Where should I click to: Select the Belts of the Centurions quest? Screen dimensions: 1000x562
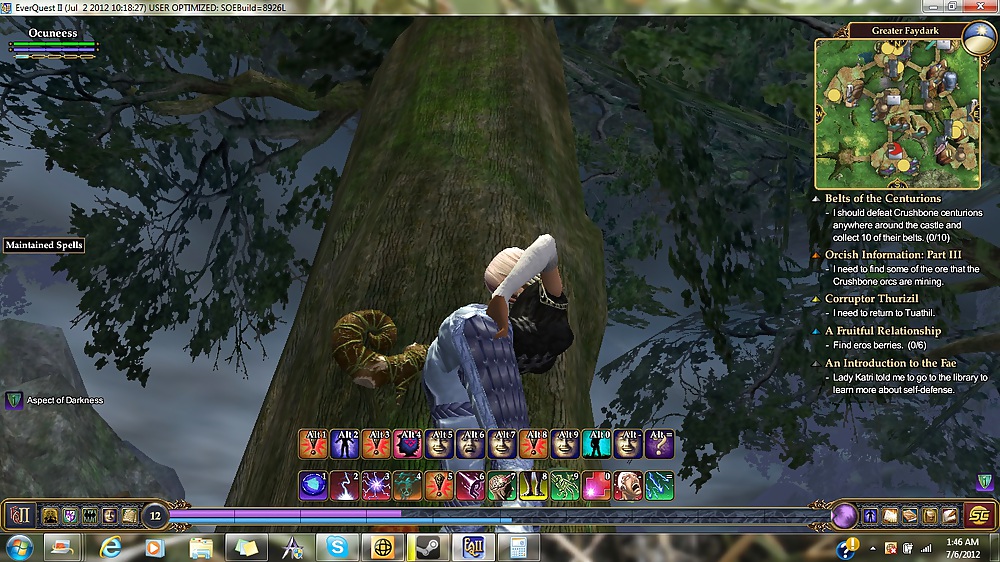(882, 198)
